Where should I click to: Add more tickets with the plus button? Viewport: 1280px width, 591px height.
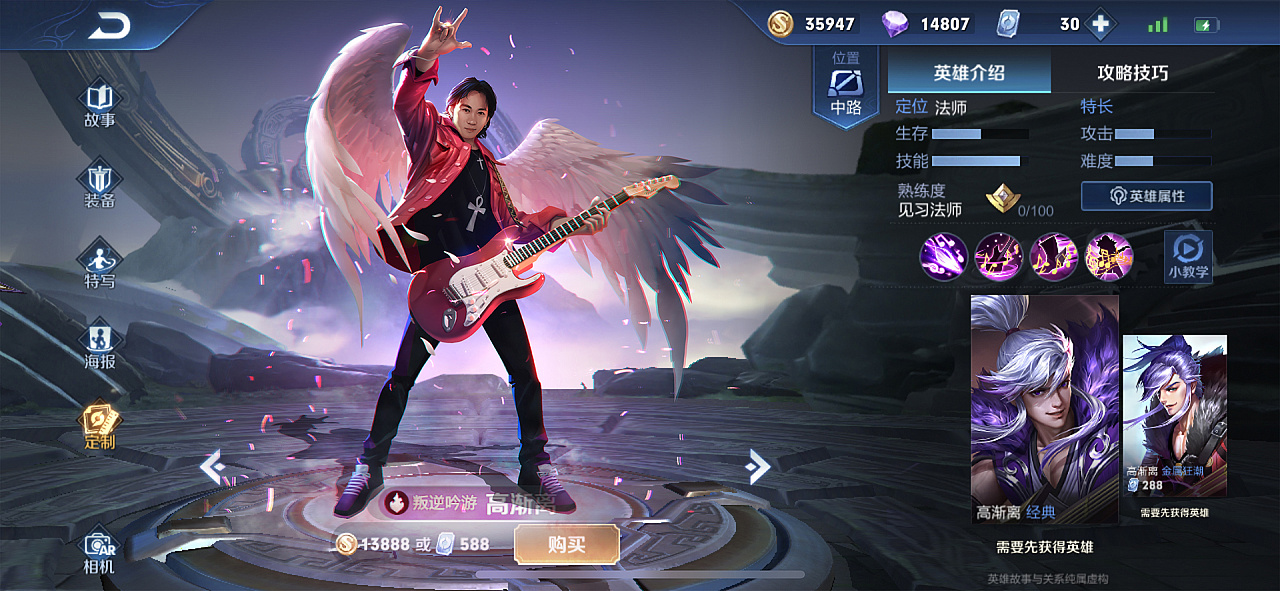1100,25
